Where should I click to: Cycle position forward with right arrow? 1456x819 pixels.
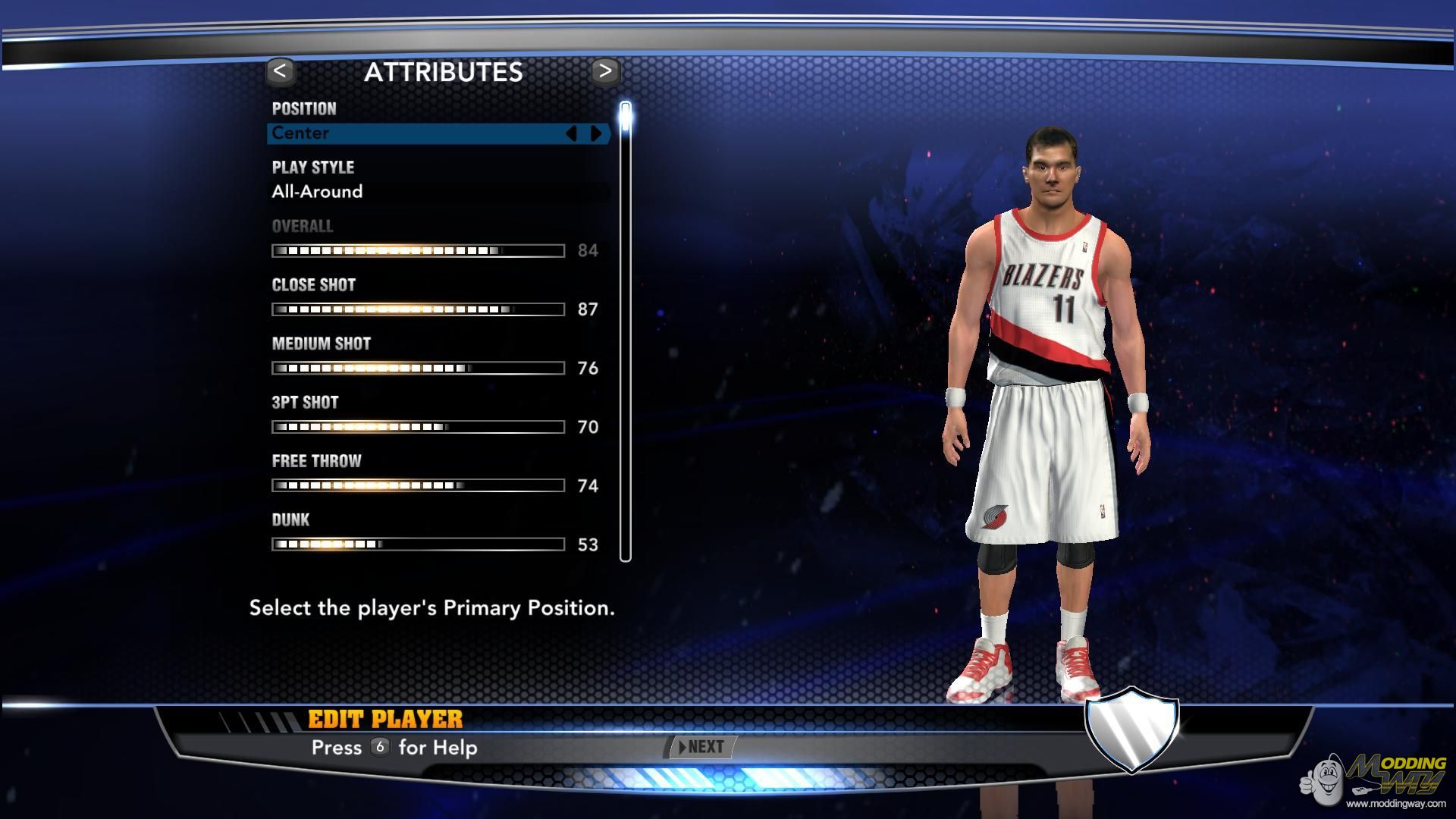(597, 133)
